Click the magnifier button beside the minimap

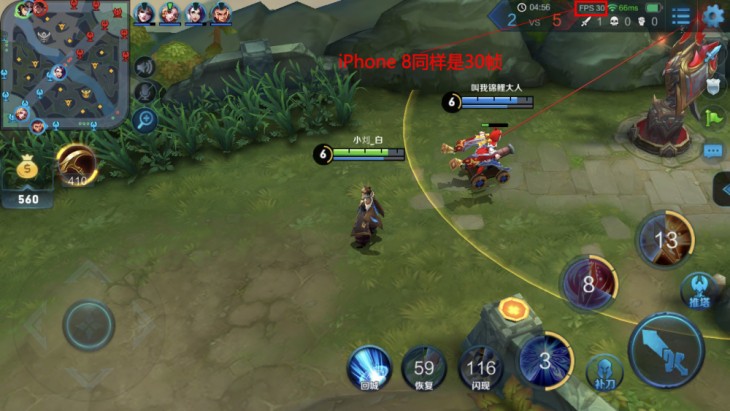coord(146,120)
